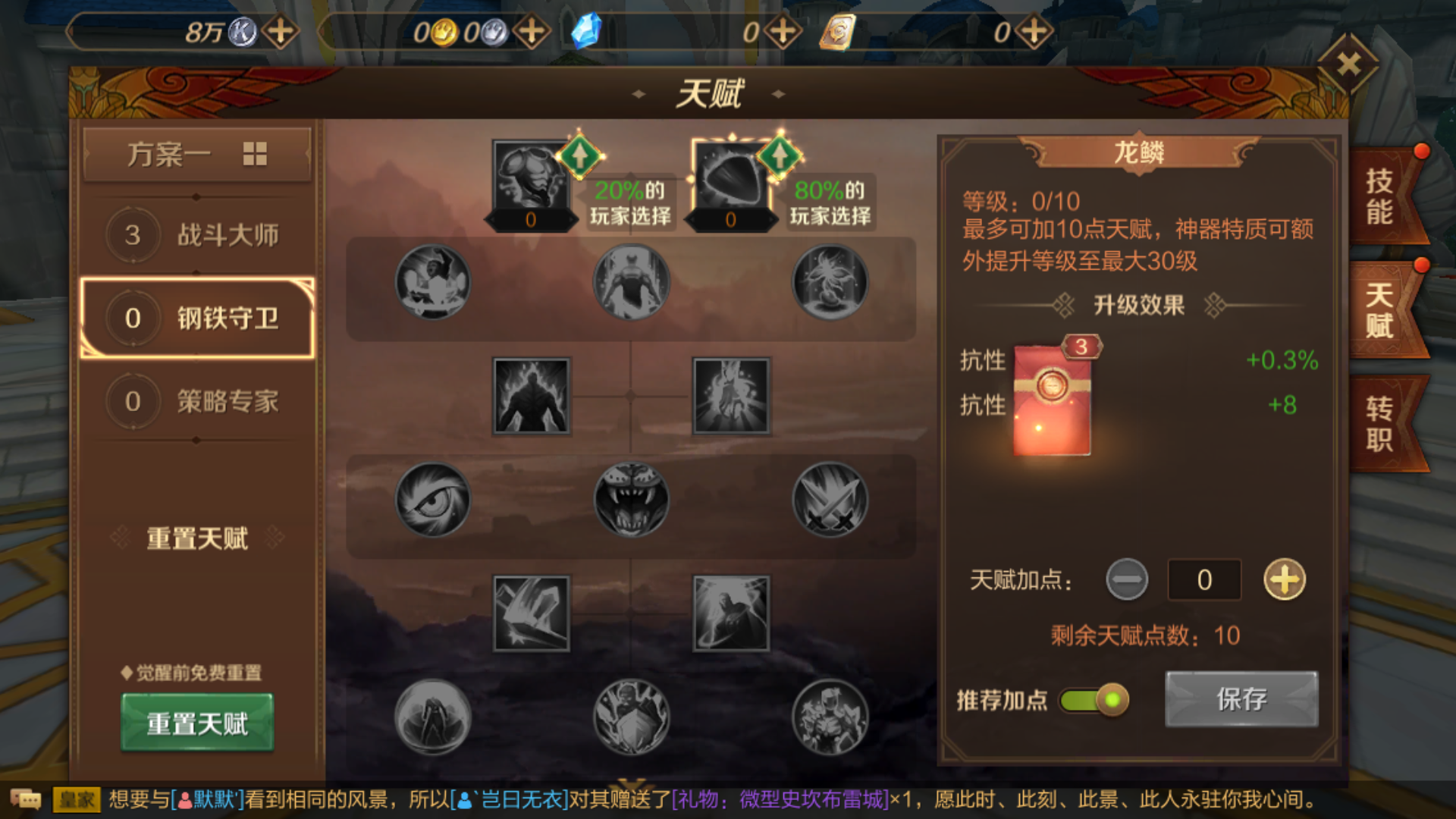Disable the 推荐加点 recommended allocation toggle
Viewport: 1456px width, 819px height.
(x=1092, y=701)
